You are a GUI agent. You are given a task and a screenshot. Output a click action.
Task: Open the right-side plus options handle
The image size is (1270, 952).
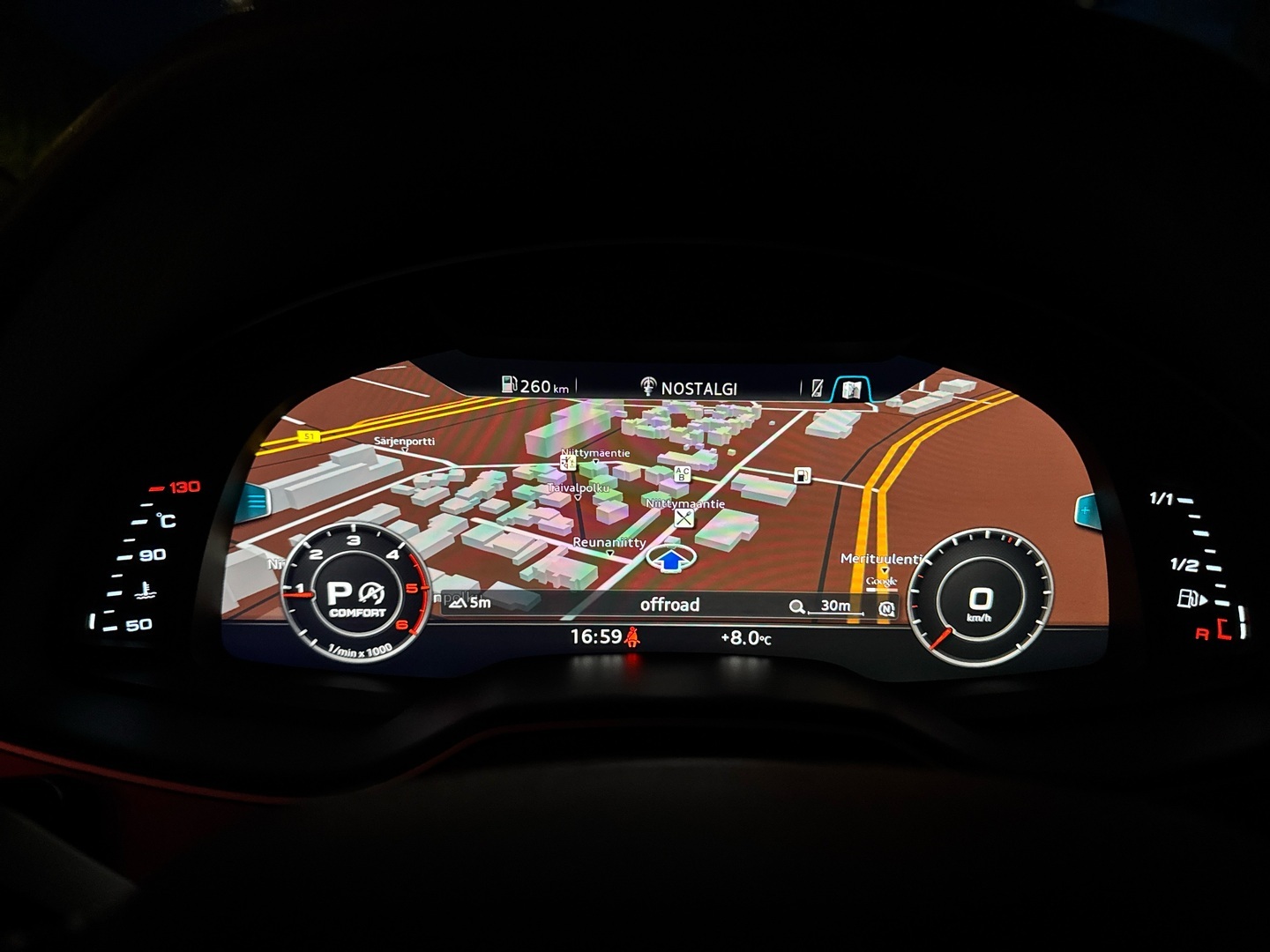pos(1085,509)
